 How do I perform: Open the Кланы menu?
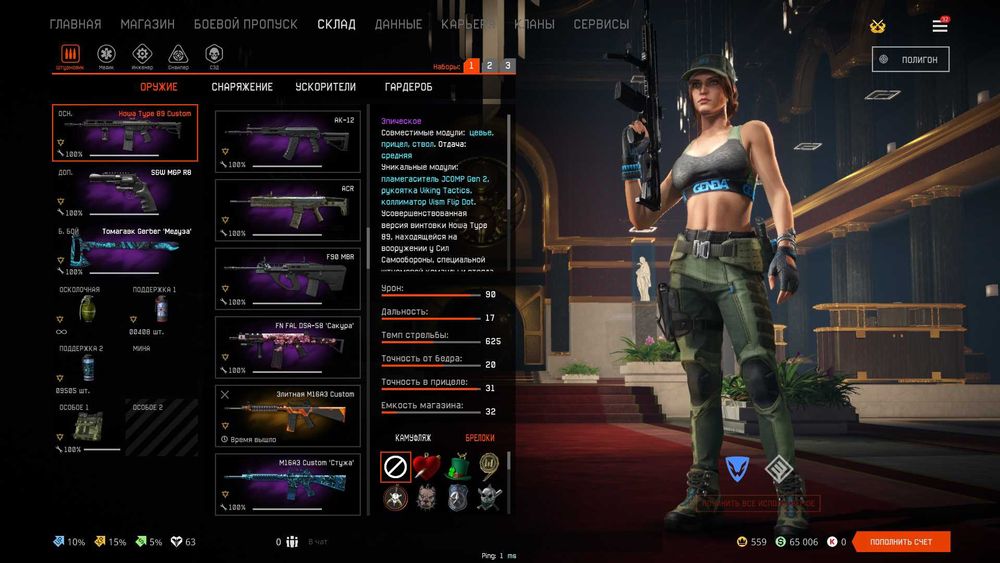point(534,24)
